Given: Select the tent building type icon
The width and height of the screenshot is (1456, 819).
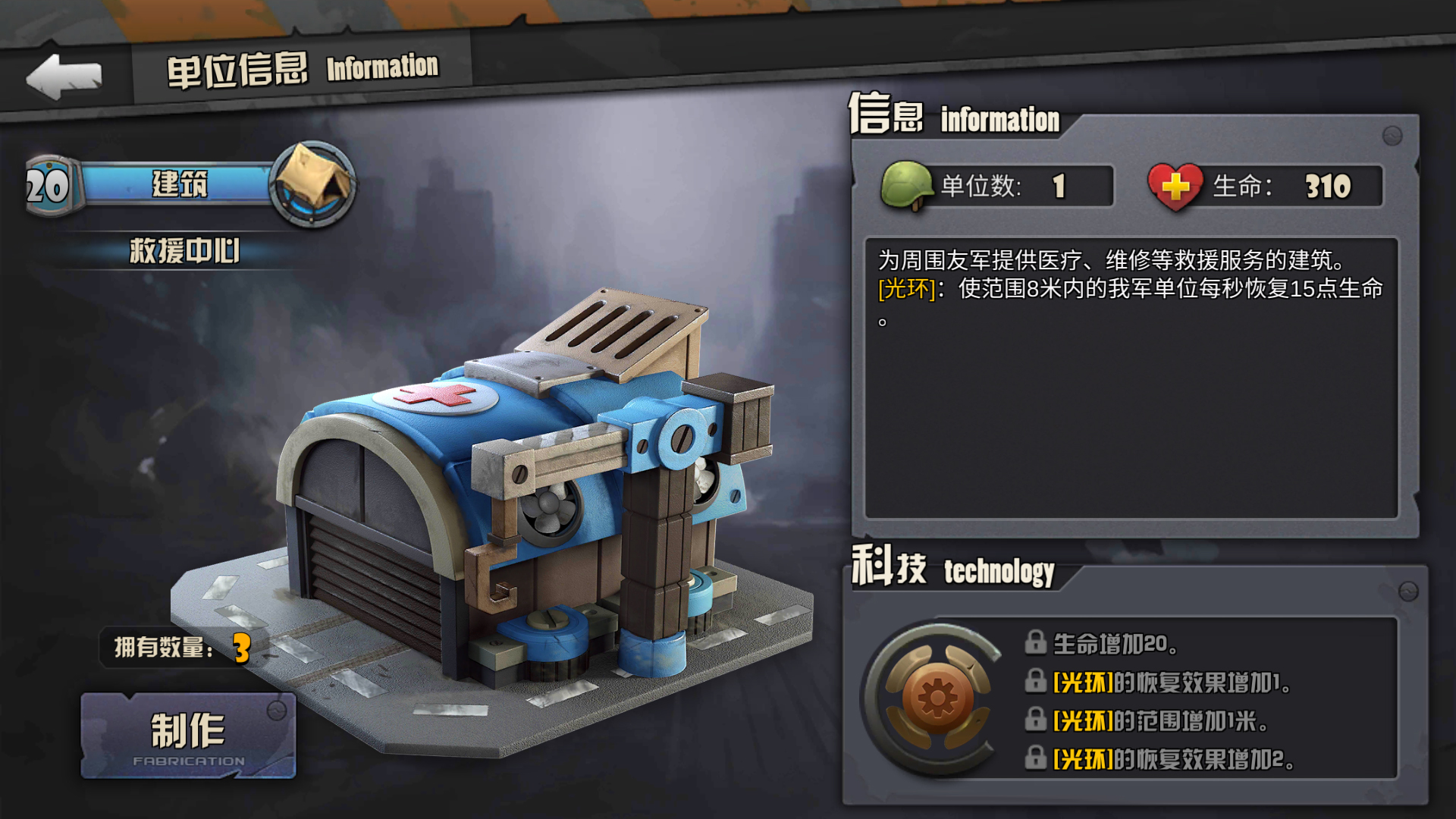Looking at the screenshot, I should click(312, 184).
